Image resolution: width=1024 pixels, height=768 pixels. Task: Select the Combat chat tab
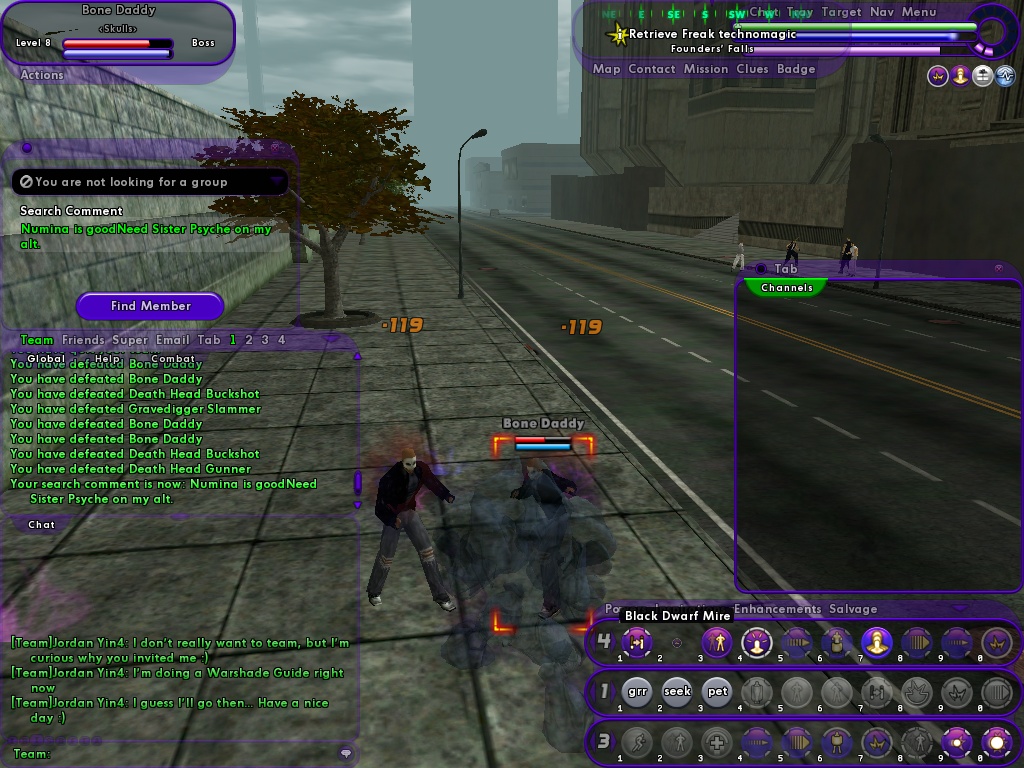pos(173,358)
